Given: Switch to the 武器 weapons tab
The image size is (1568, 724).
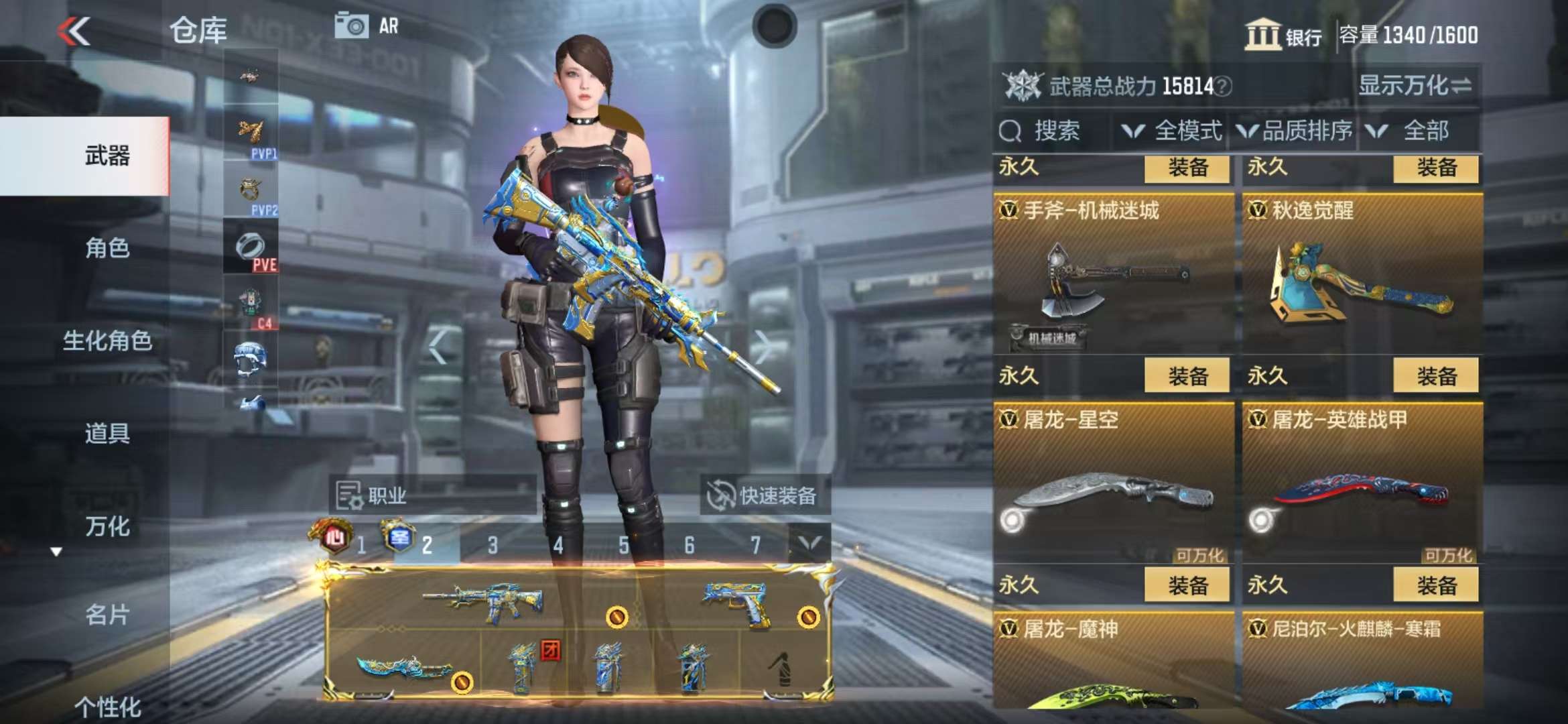Looking at the screenshot, I should click(x=107, y=156).
